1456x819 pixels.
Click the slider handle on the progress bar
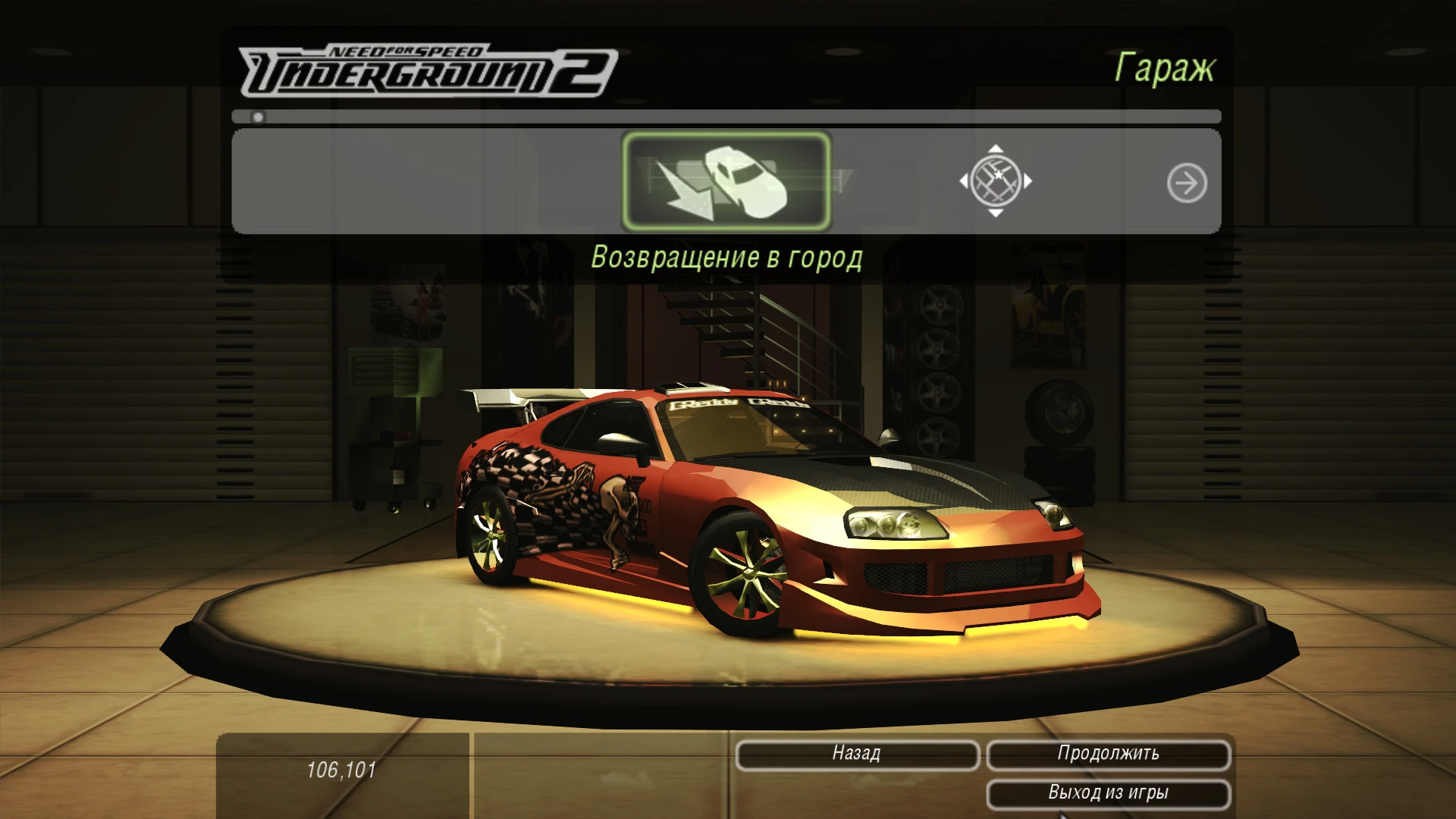coord(258,118)
